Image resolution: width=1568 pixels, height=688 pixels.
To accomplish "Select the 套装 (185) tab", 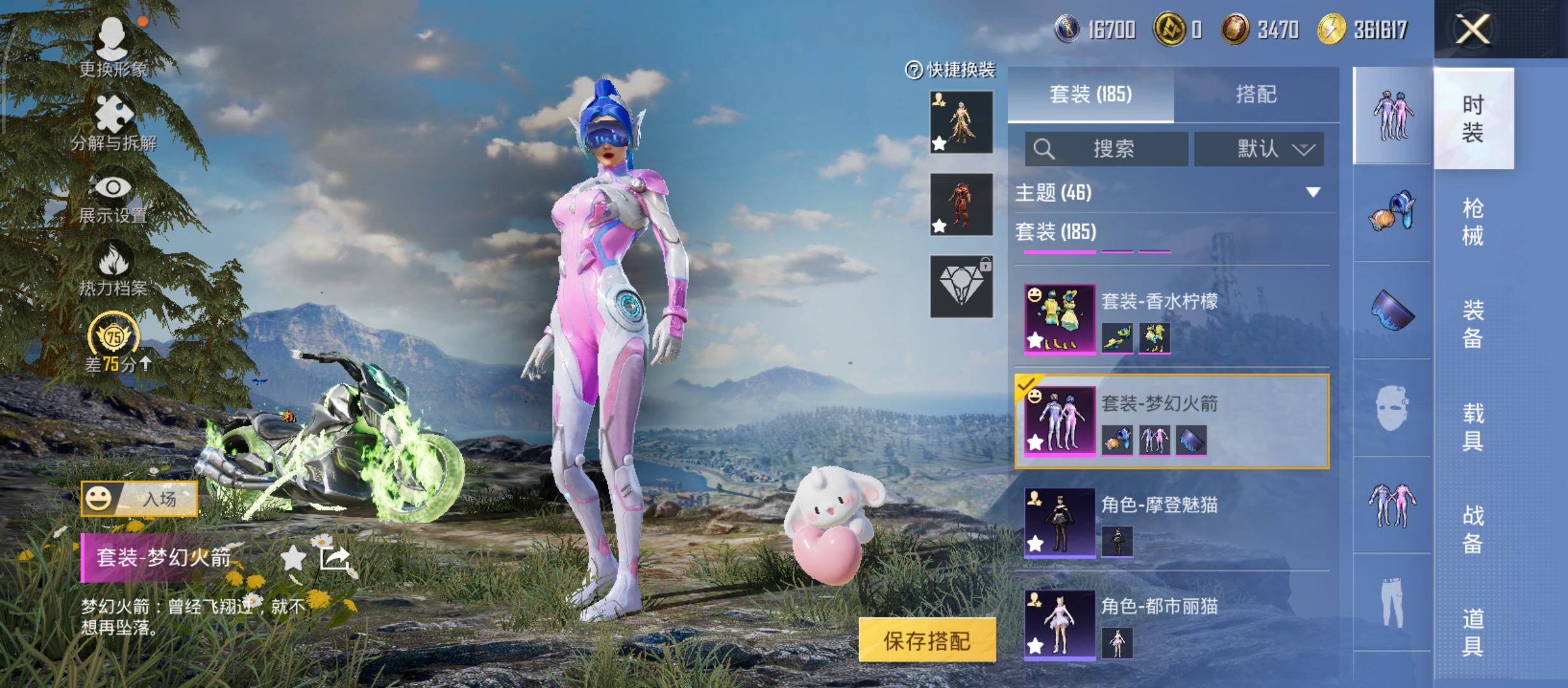I will coord(1091,94).
